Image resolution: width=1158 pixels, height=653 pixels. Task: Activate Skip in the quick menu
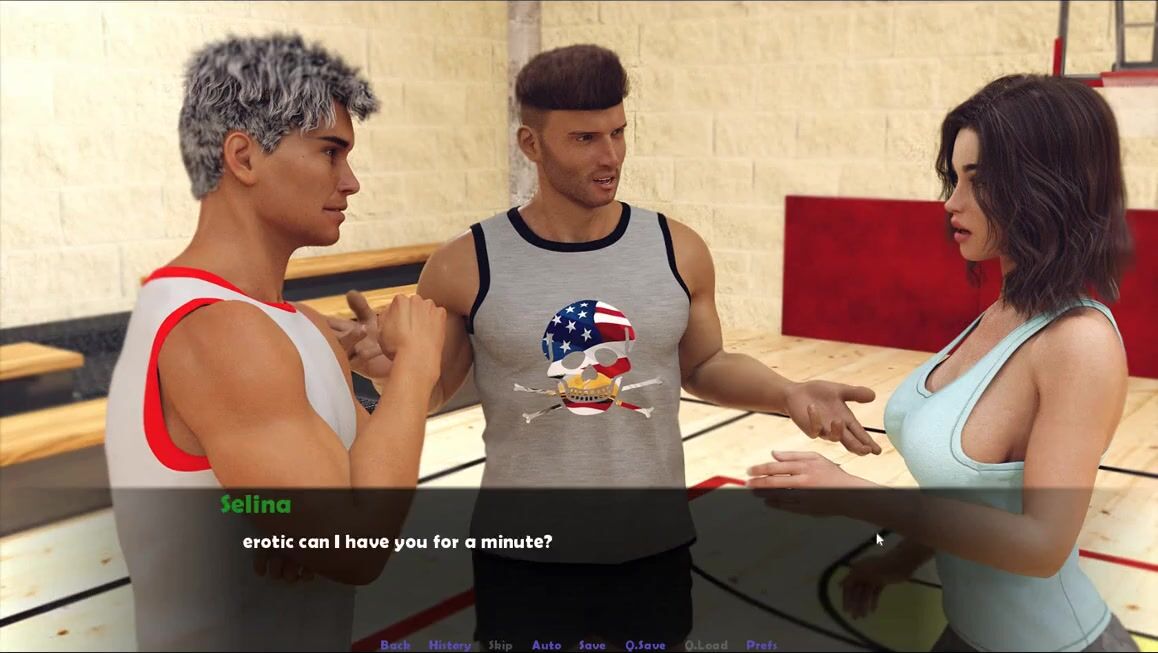500,645
